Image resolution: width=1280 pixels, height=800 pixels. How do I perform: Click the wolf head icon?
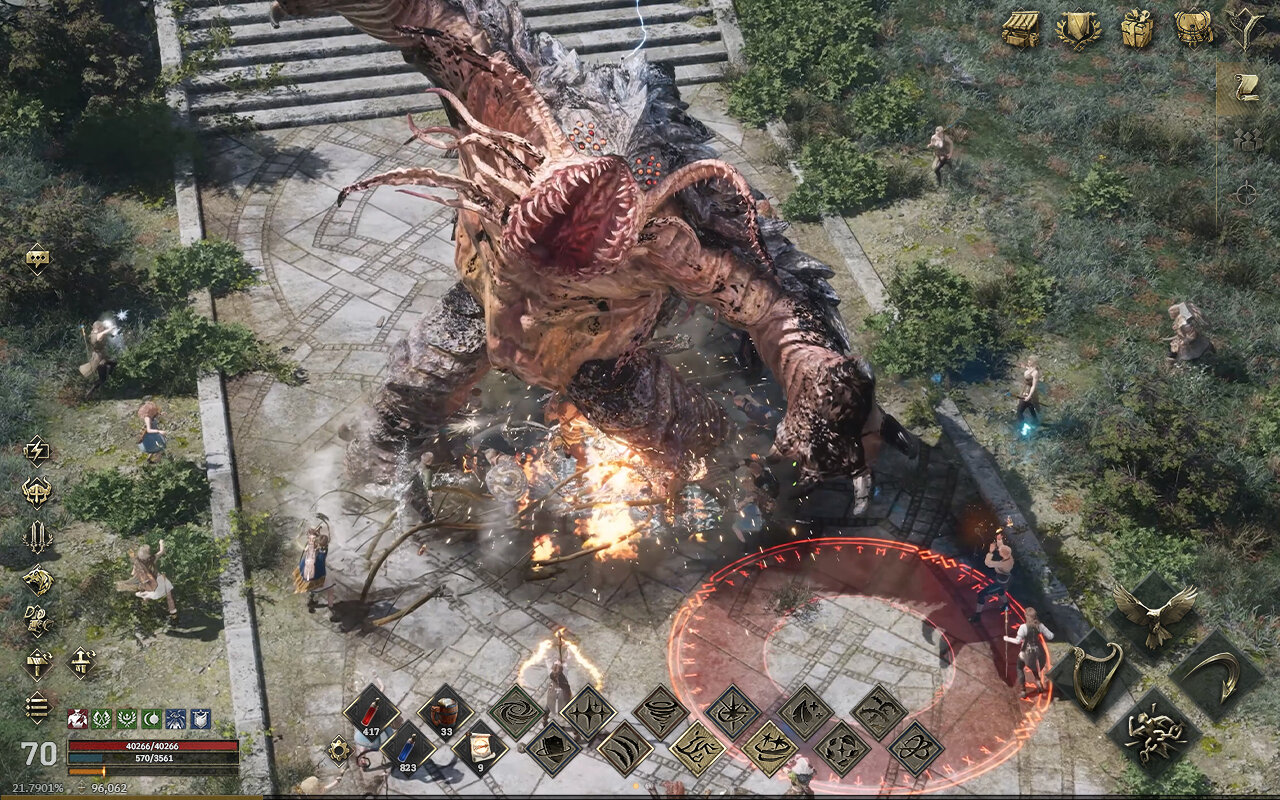37,579
